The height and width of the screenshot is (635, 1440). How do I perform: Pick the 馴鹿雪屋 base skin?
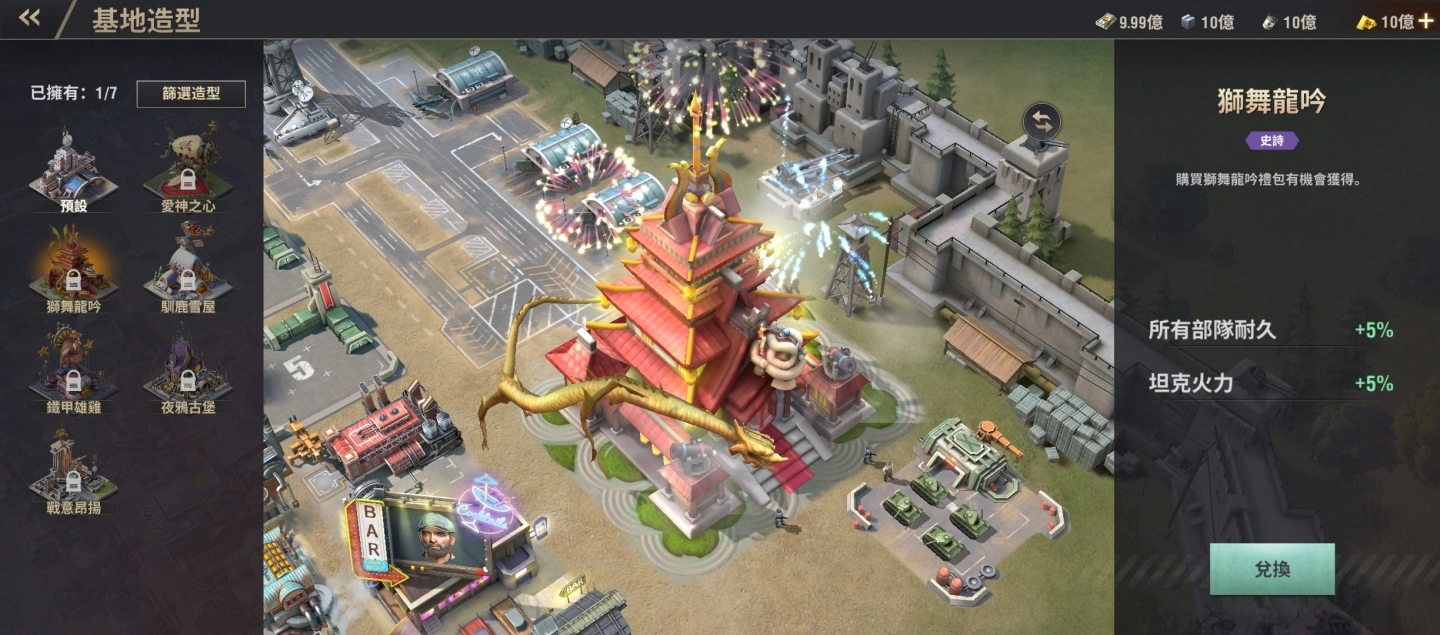(x=187, y=268)
